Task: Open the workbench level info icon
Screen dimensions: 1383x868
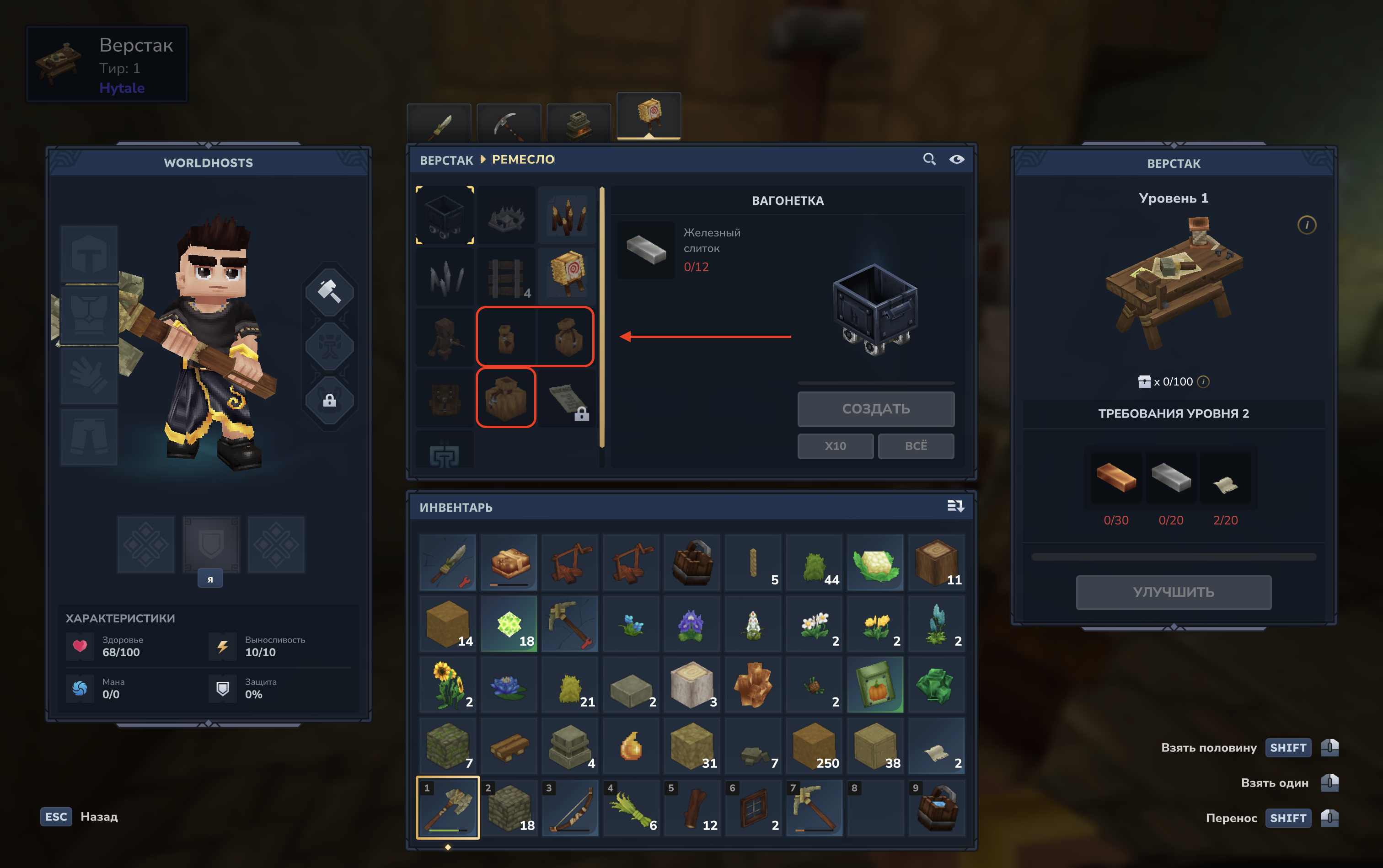Action: pyautogui.click(x=1307, y=225)
